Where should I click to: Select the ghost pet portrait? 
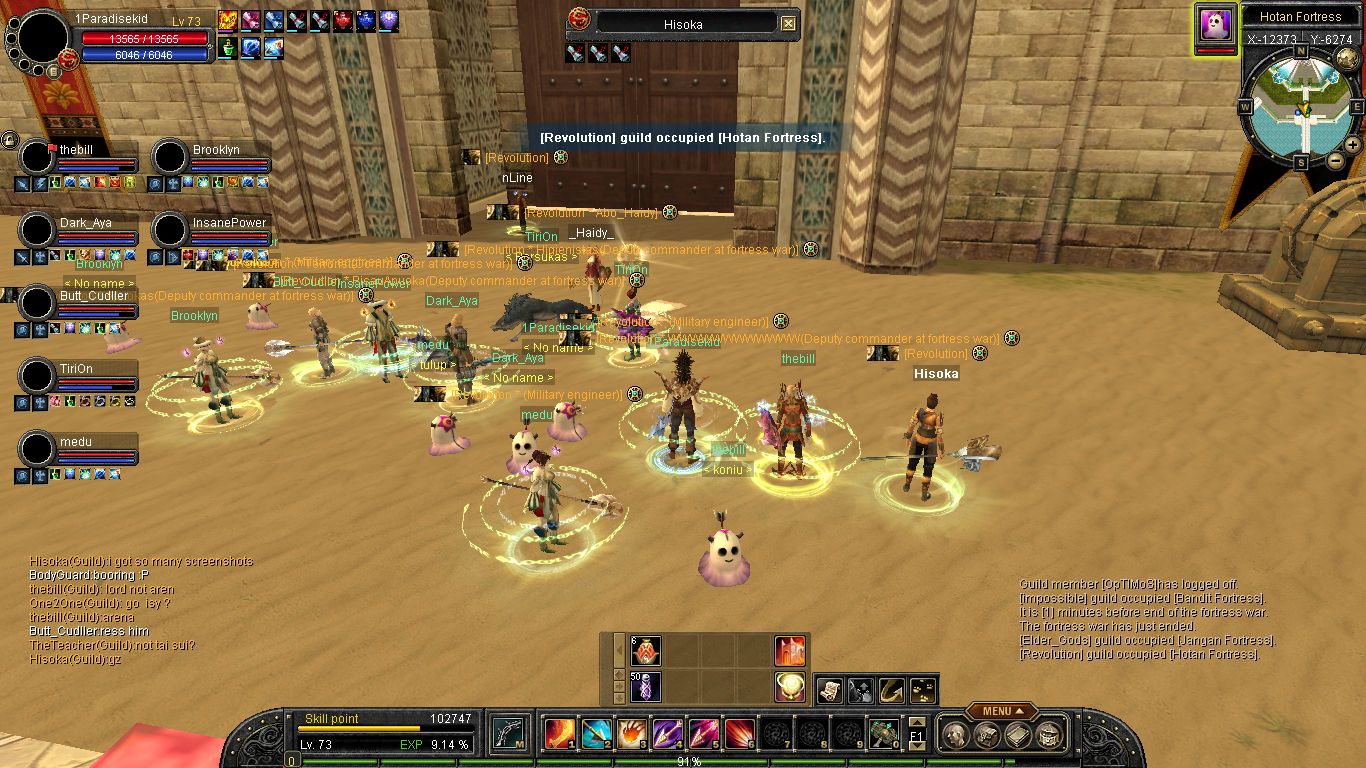point(1216,24)
